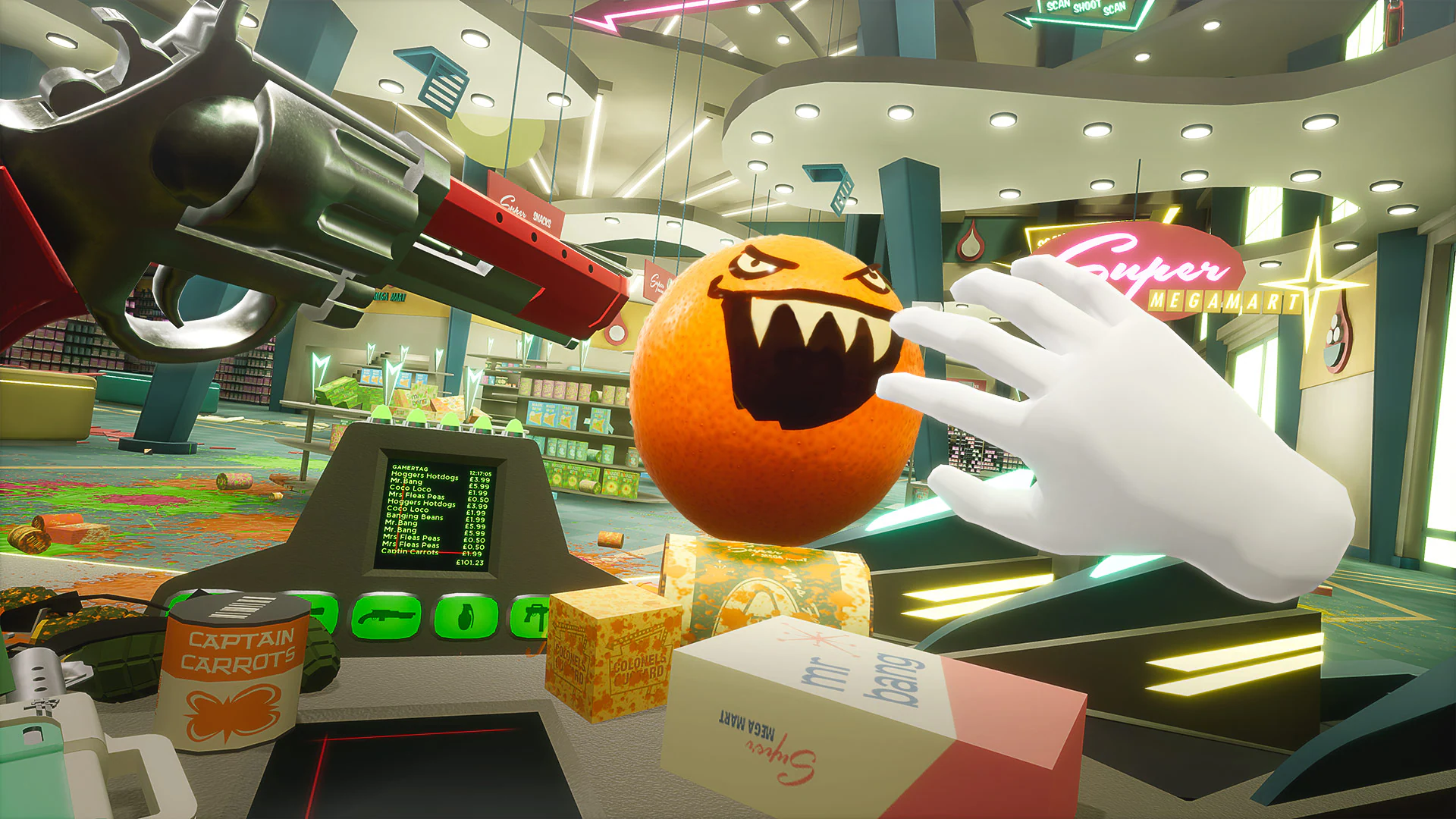Activate the submachine gun weapon button
The width and height of the screenshot is (1456, 819).
pyautogui.click(x=531, y=617)
